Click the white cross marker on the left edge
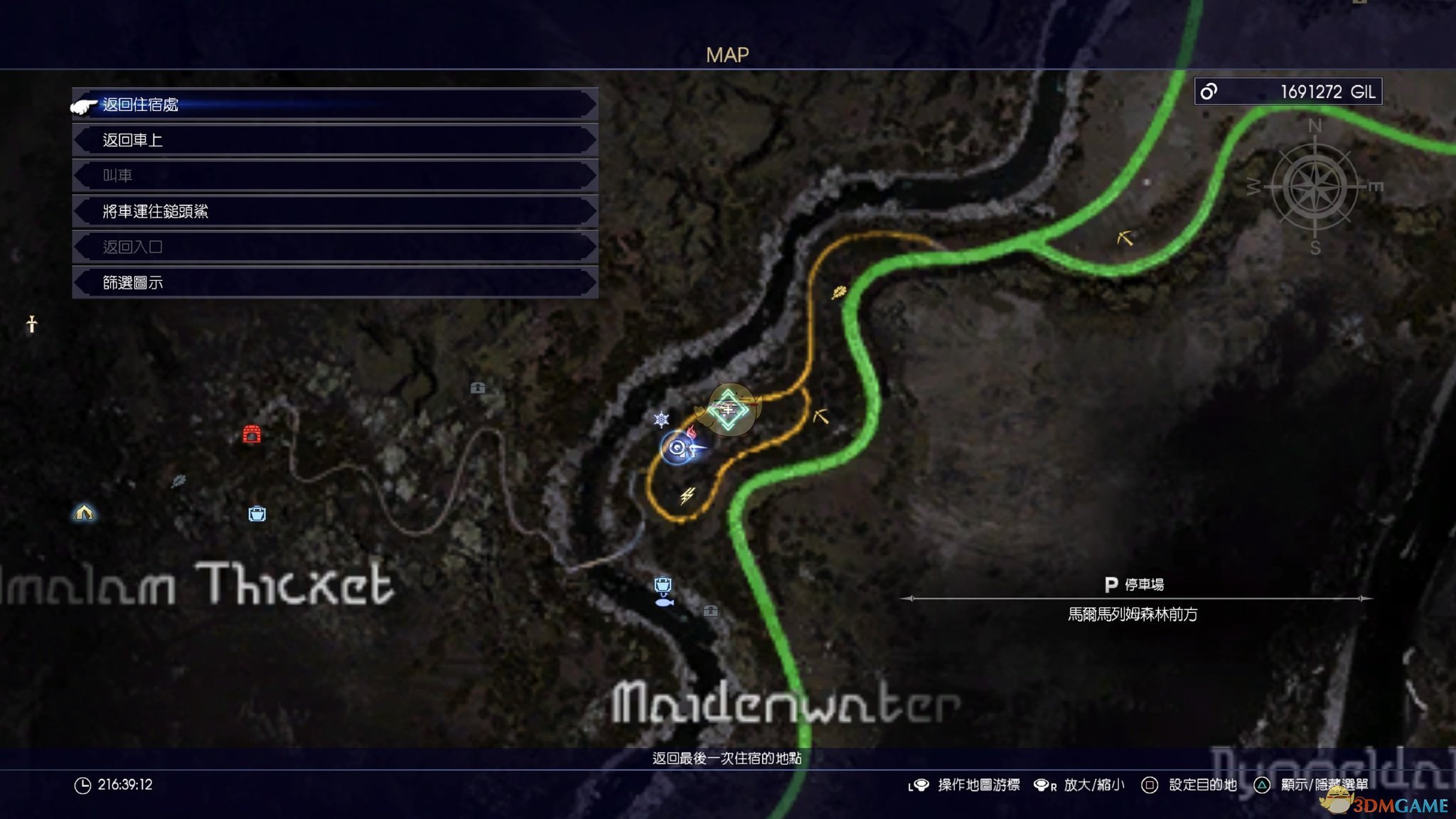This screenshot has width=1456, height=819. (x=31, y=324)
